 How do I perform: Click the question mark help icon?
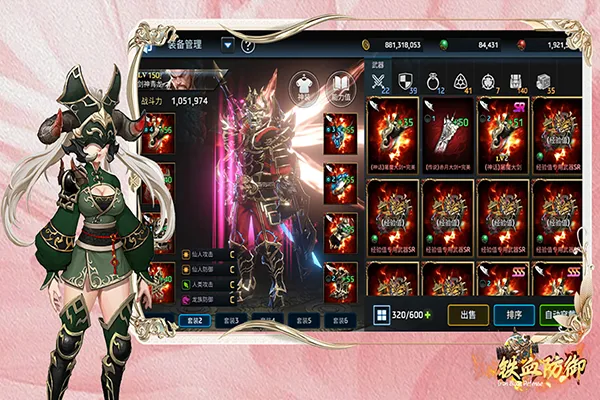[248, 45]
